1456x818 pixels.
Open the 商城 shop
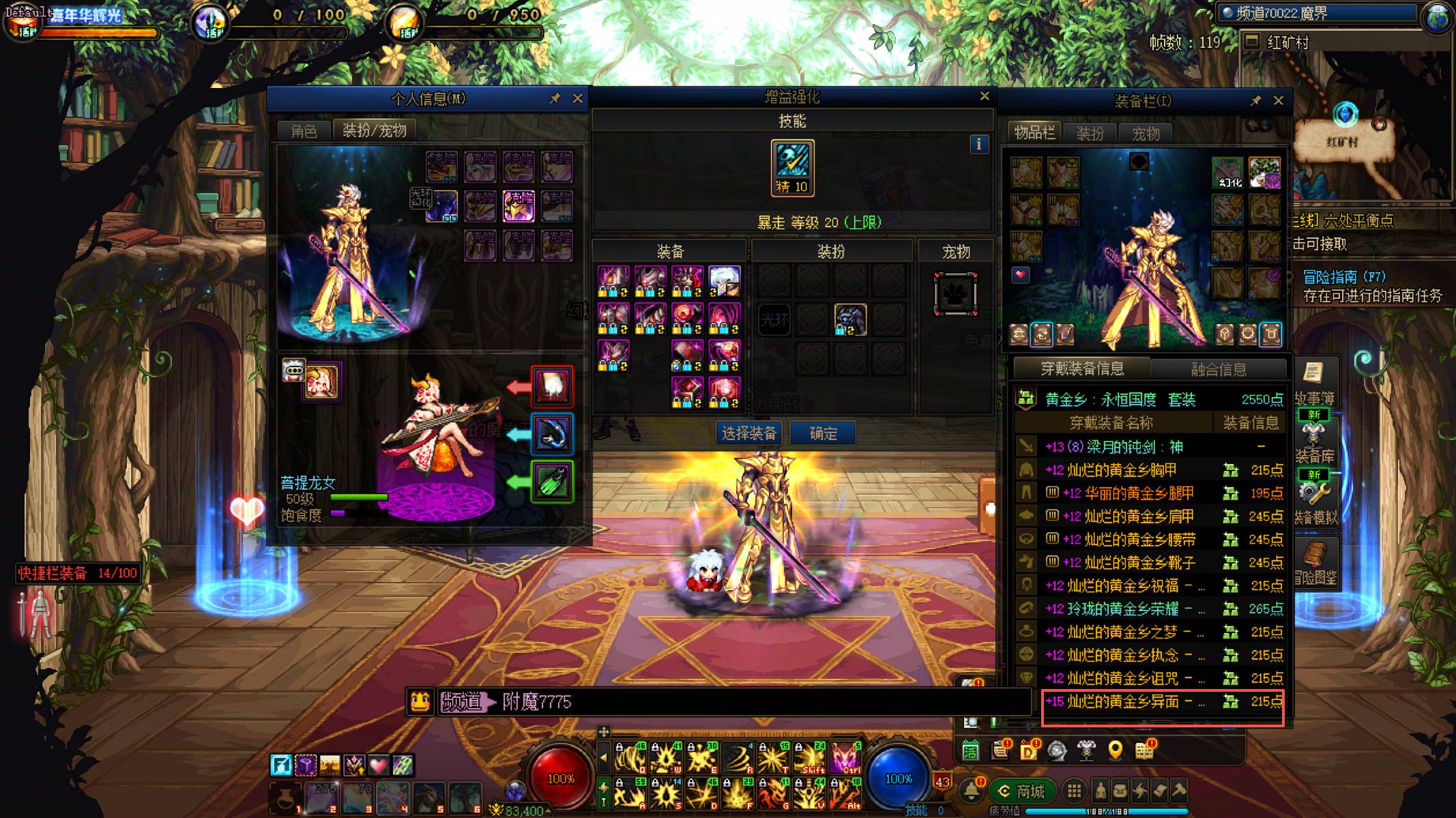coord(1023,791)
